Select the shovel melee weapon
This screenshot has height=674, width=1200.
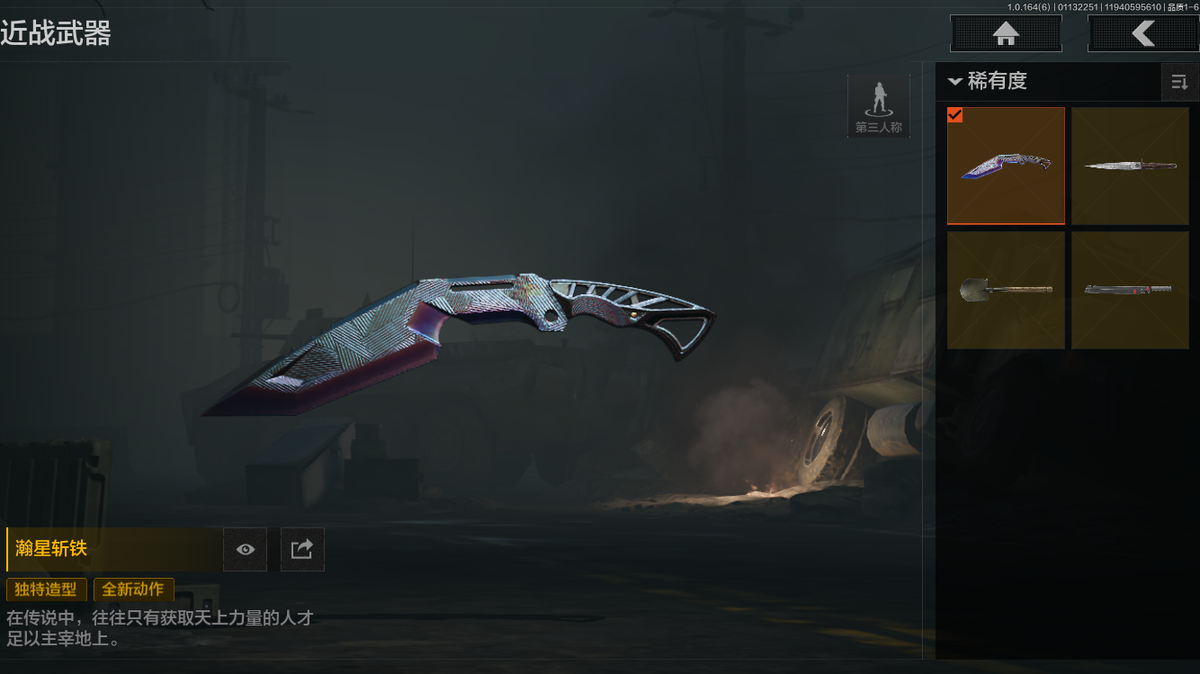[1006, 290]
